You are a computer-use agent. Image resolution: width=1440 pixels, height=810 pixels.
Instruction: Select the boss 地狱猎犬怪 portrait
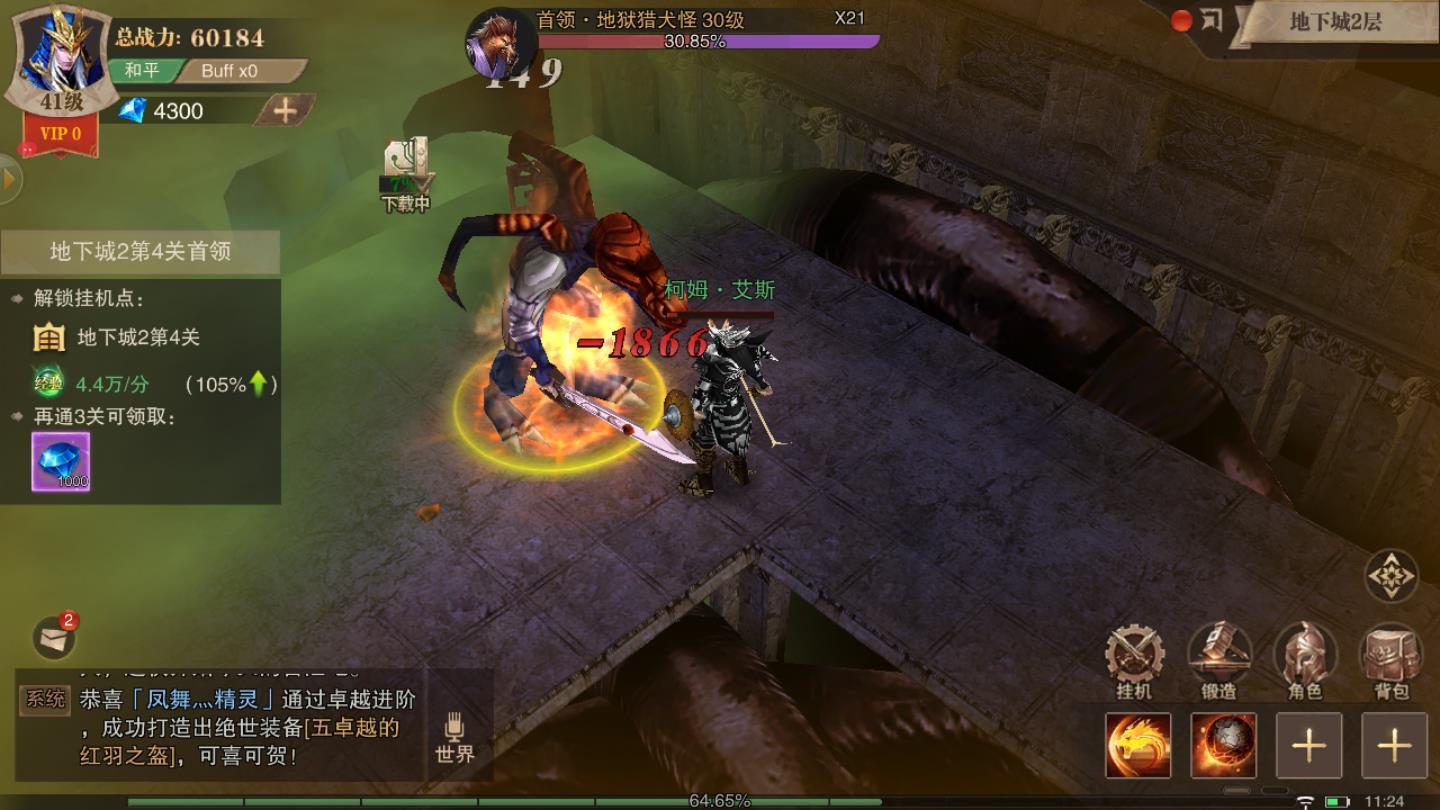(x=499, y=44)
